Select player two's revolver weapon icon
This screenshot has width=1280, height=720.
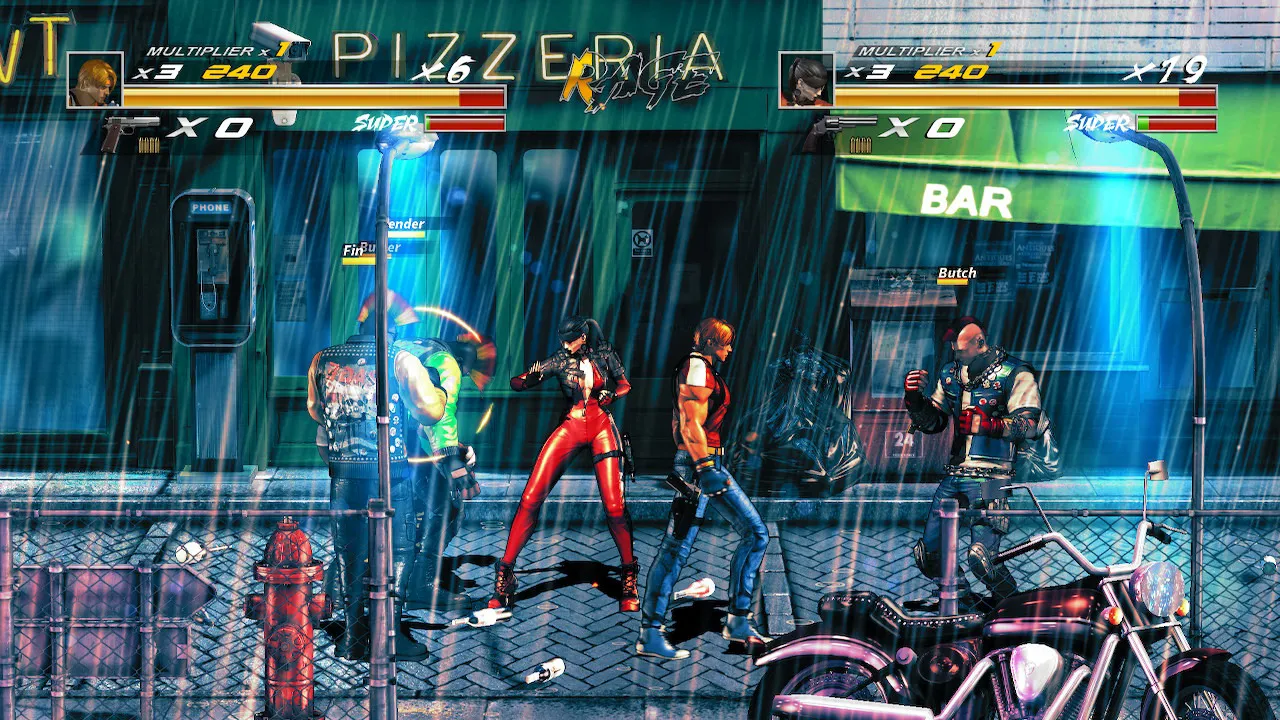pyautogui.click(x=845, y=130)
